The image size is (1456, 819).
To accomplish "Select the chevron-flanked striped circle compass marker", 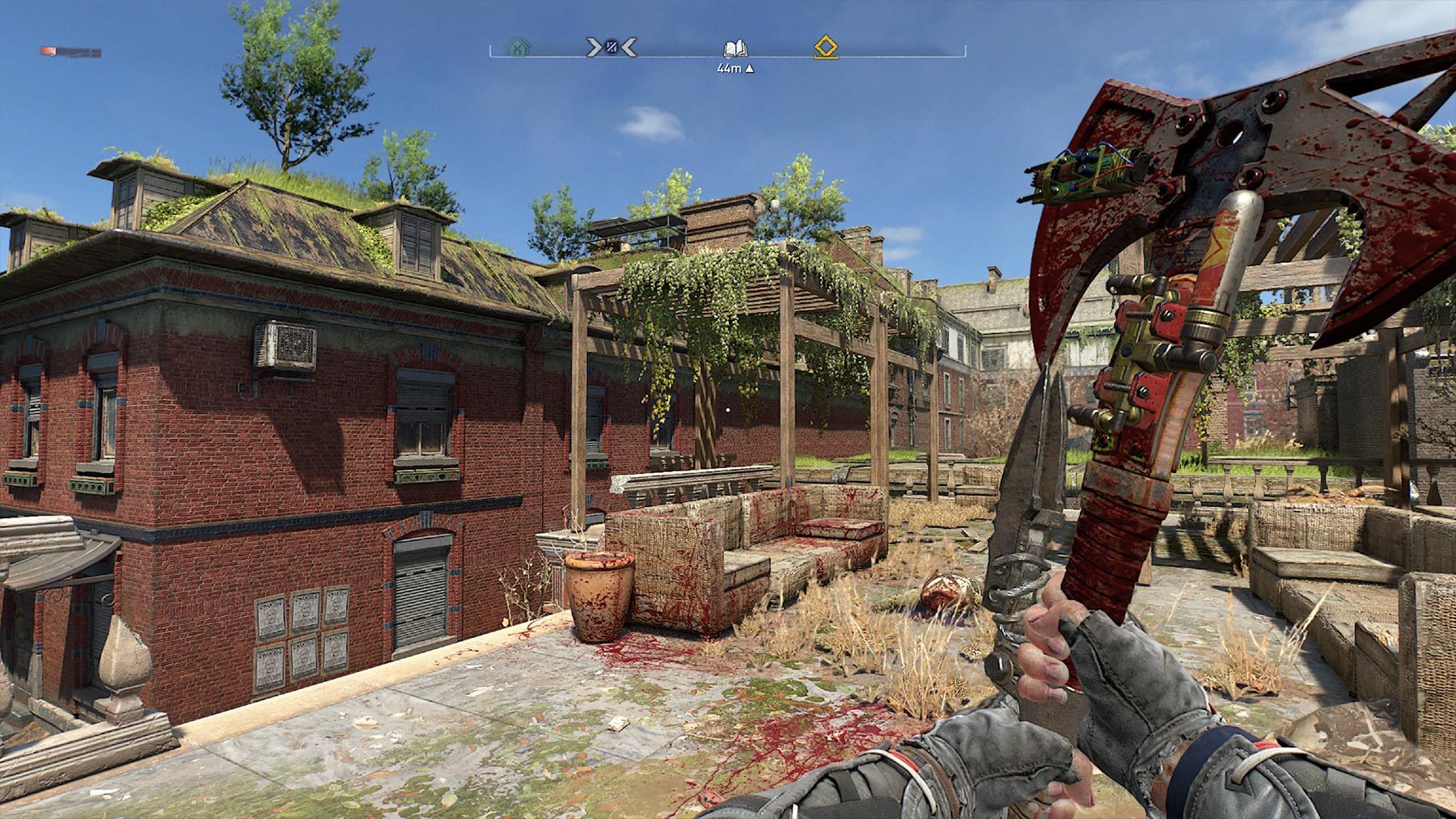I will (612, 48).
